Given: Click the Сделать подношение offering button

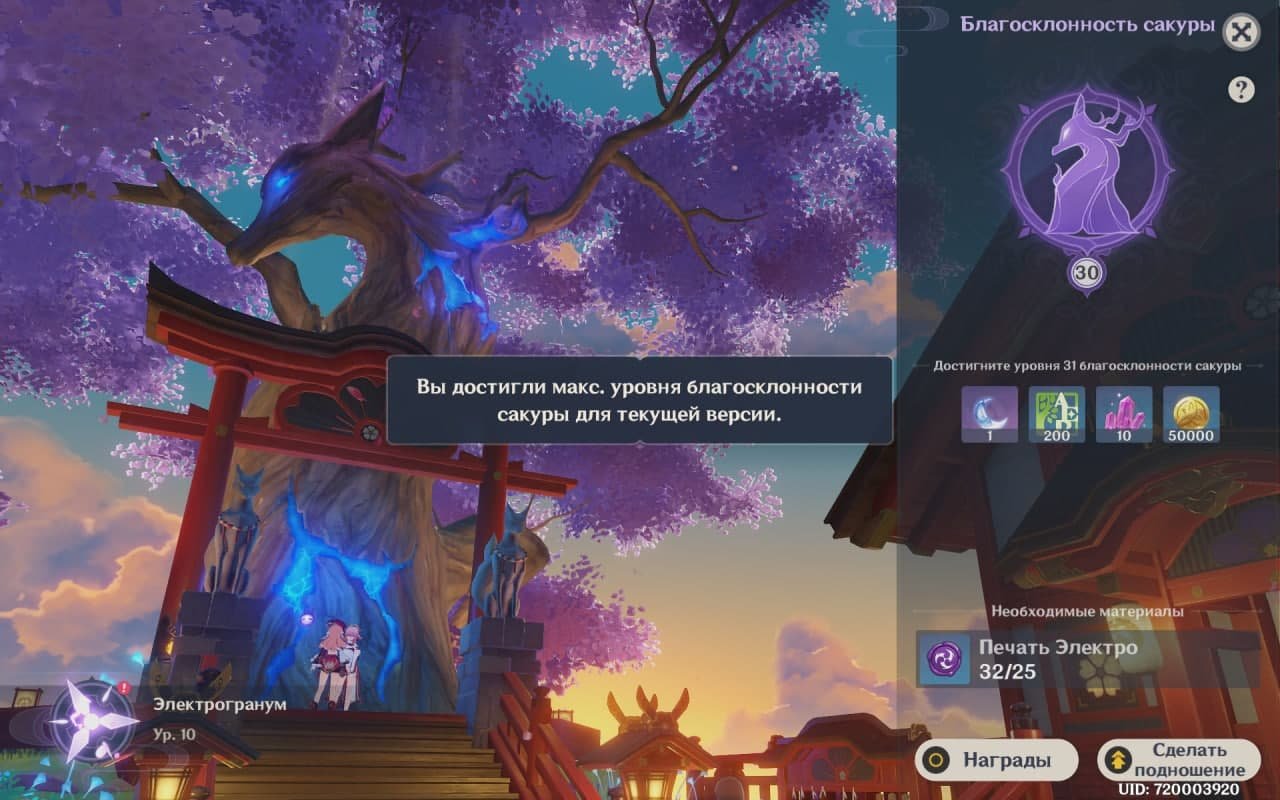Looking at the screenshot, I should click(1179, 760).
